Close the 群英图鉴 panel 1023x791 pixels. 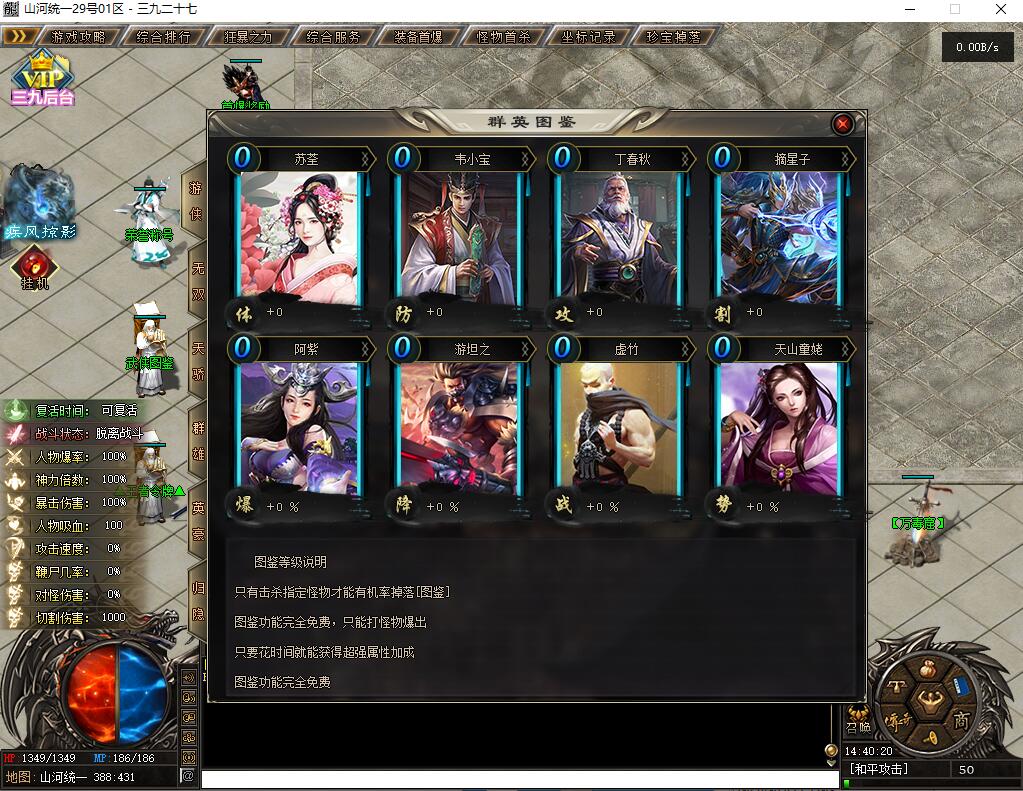[842, 123]
